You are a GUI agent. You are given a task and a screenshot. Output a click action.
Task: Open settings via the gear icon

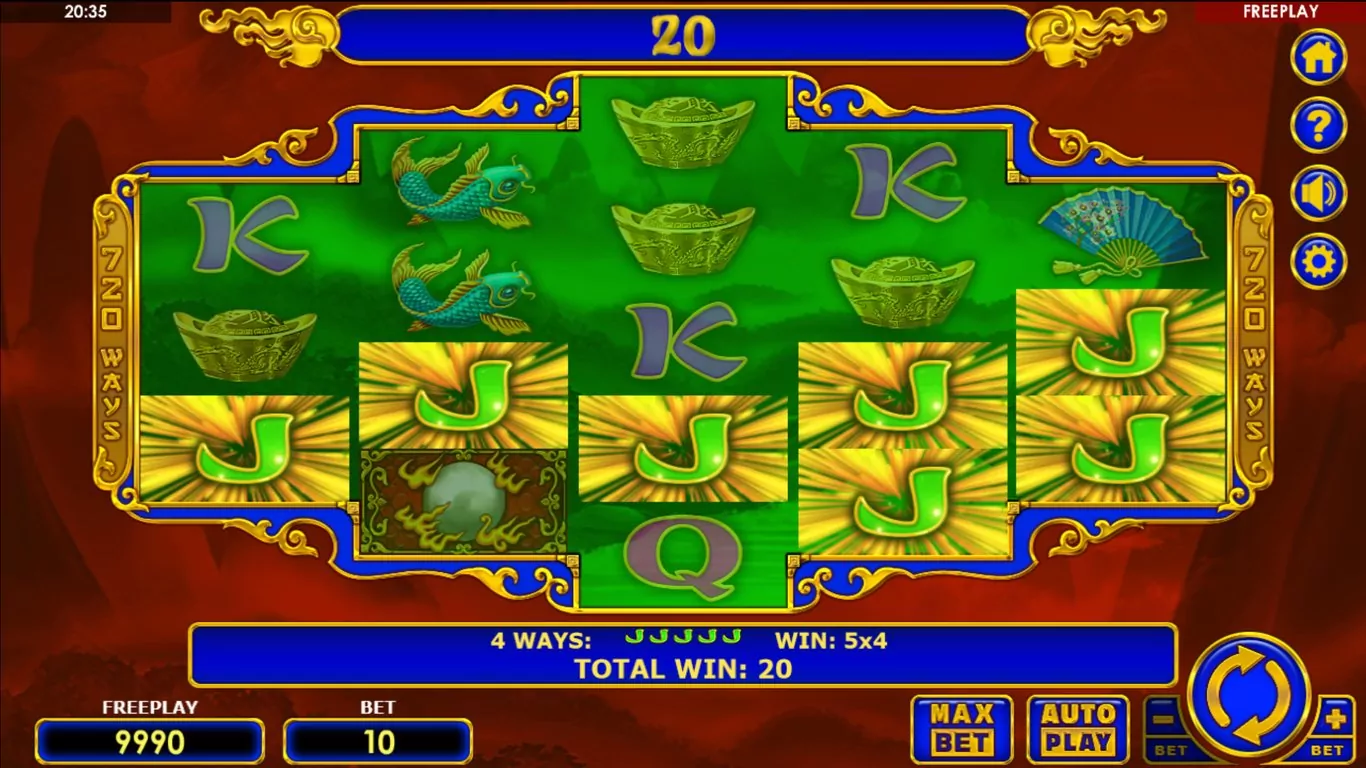pos(1318,261)
